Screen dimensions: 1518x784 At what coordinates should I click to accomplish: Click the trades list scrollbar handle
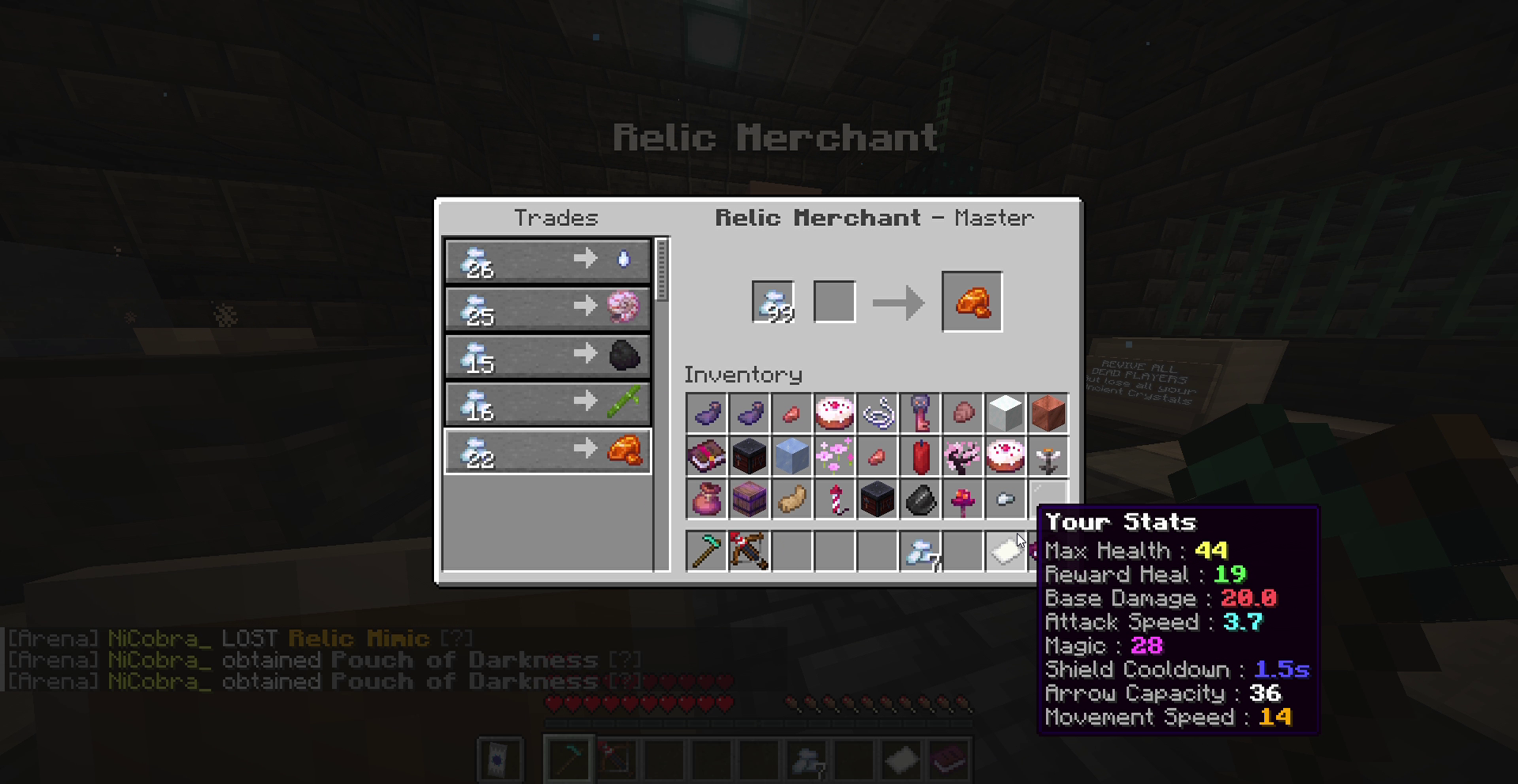click(x=662, y=270)
